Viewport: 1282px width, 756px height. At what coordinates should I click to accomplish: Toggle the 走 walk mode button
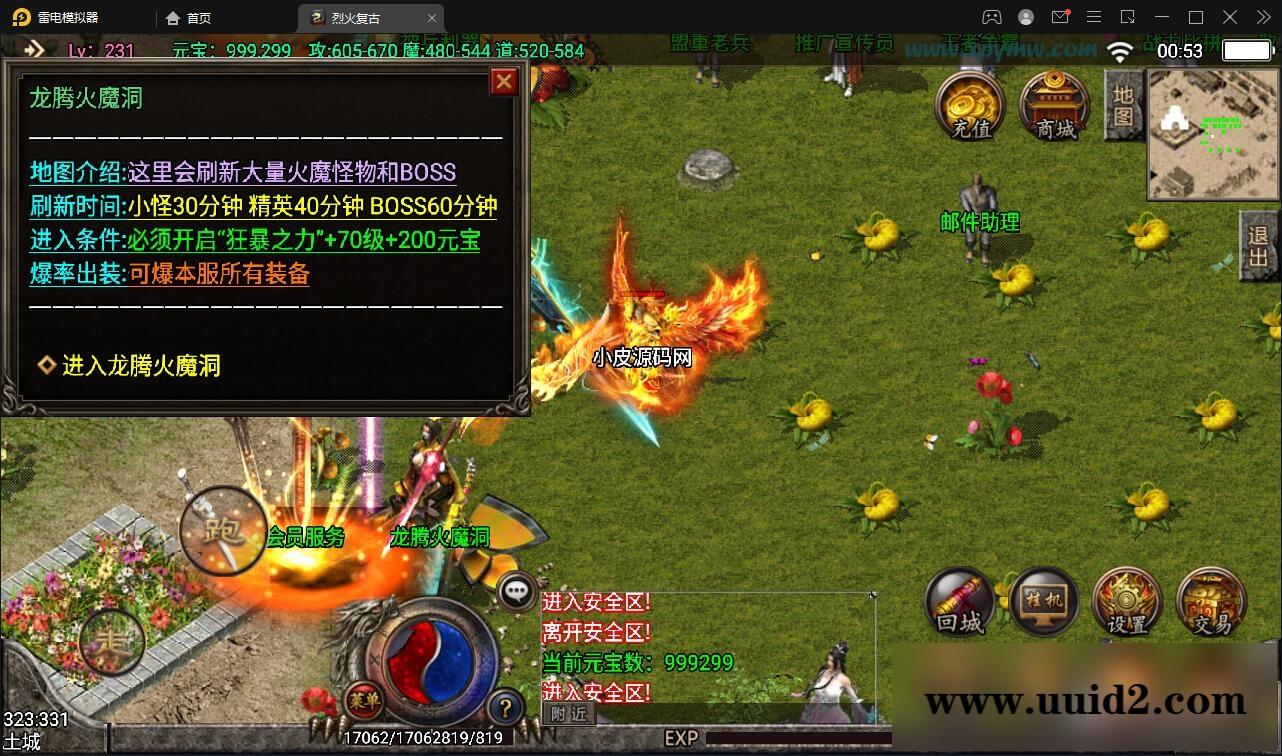click(110, 643)
